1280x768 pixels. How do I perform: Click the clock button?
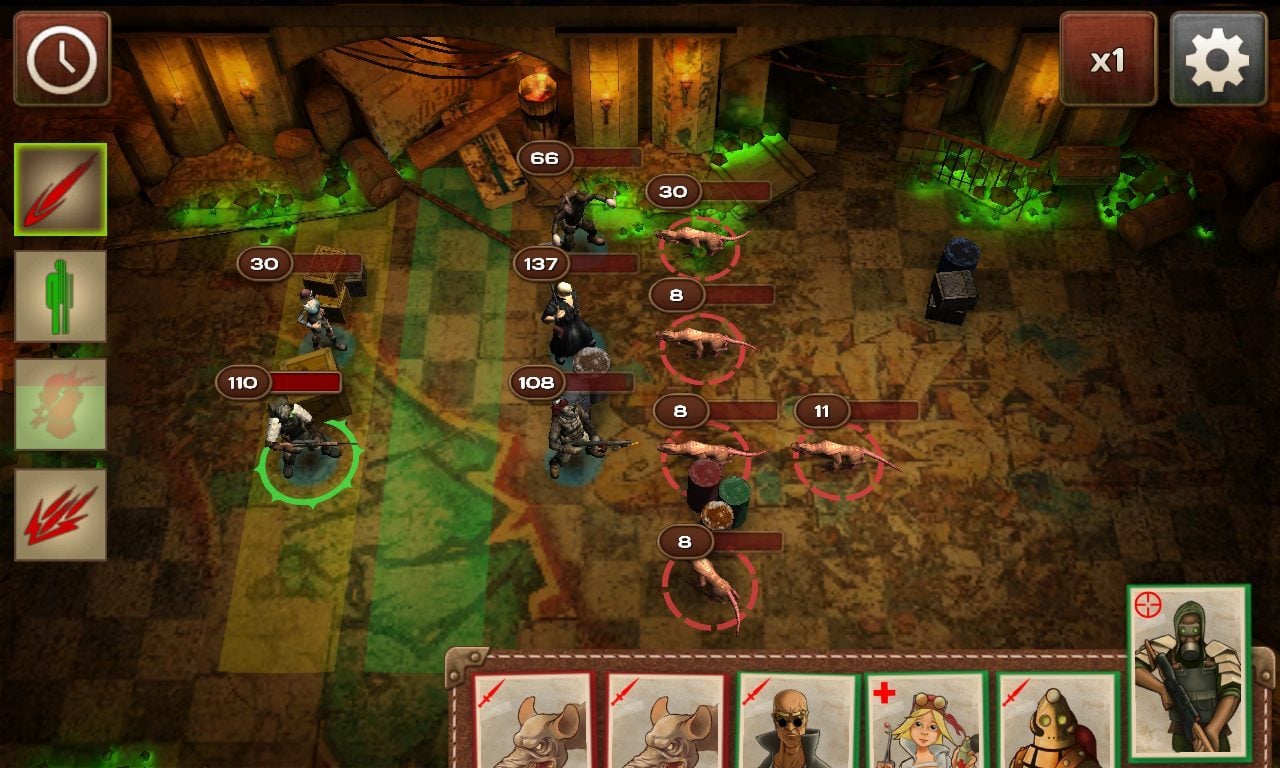(x=62, y=59)
